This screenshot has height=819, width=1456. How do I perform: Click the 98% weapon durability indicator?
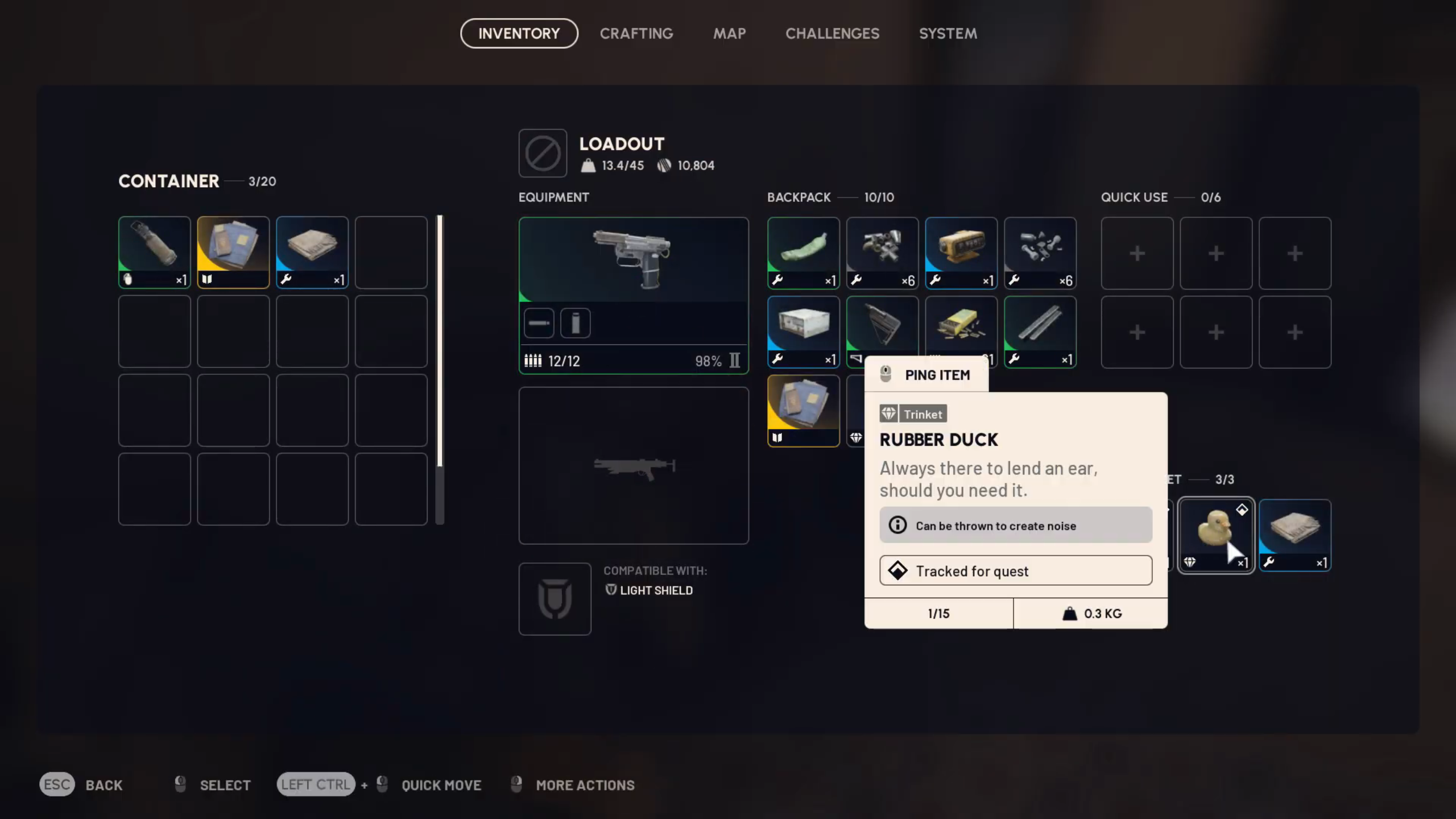click(708, 361)
